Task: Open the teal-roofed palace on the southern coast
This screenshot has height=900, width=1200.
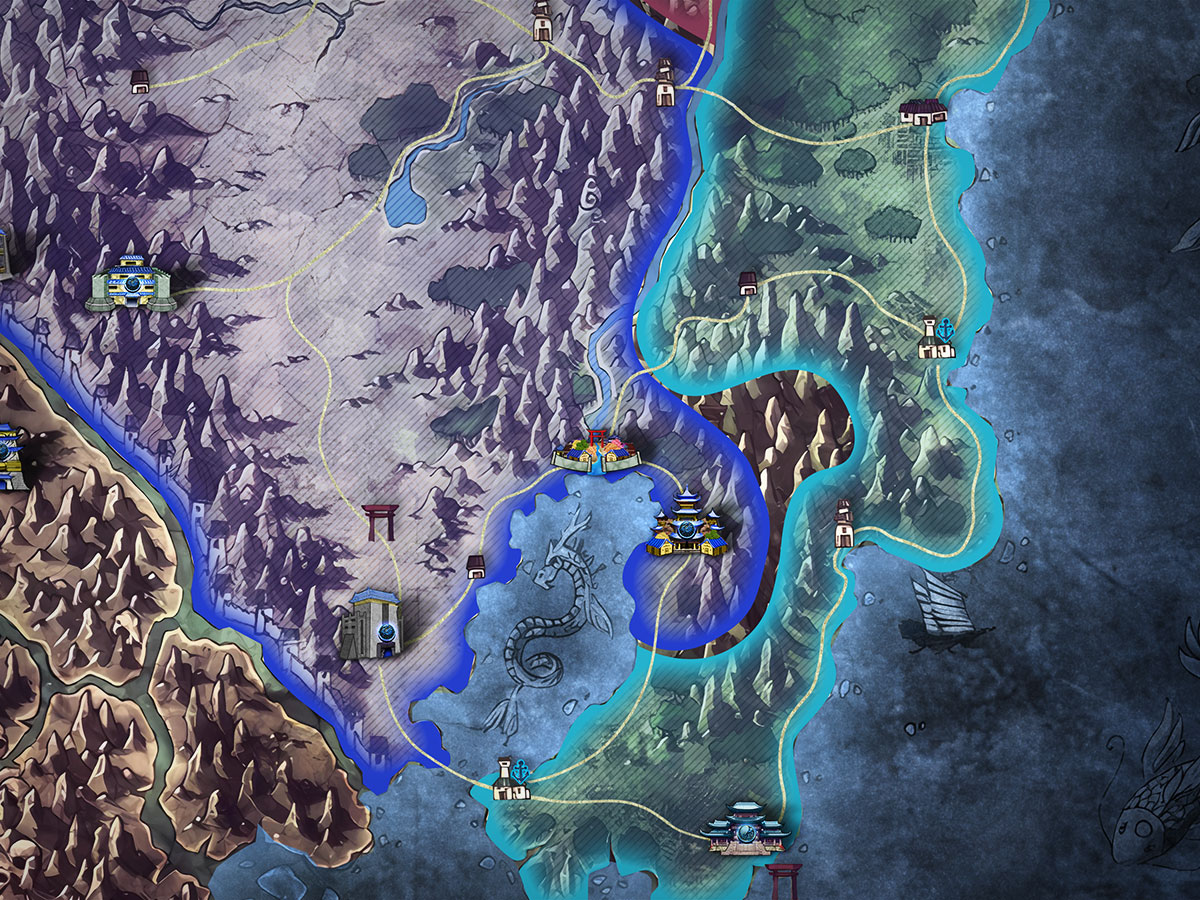Action: [x=745, y=828]
